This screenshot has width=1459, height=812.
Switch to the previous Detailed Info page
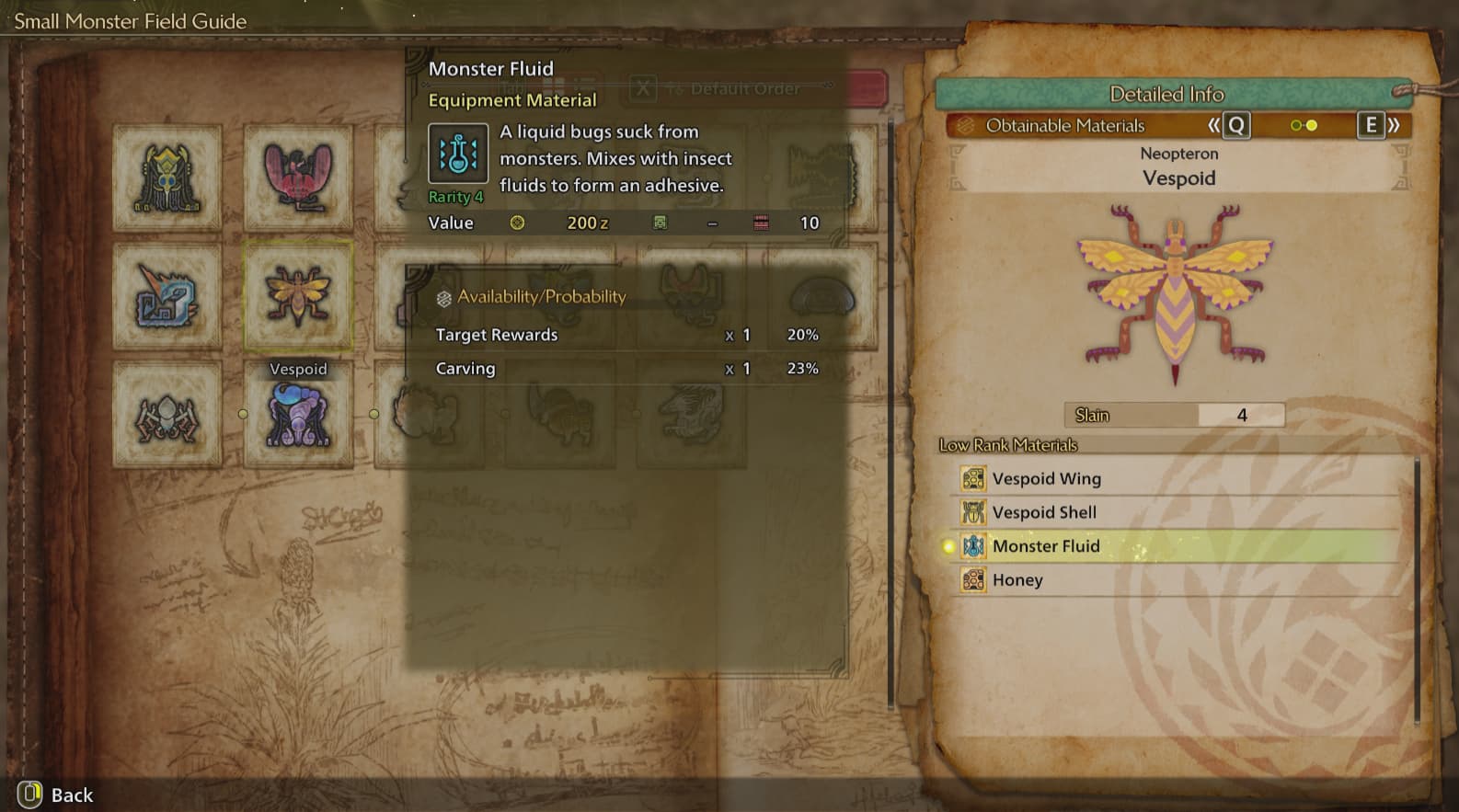[x=1229, y=126]
